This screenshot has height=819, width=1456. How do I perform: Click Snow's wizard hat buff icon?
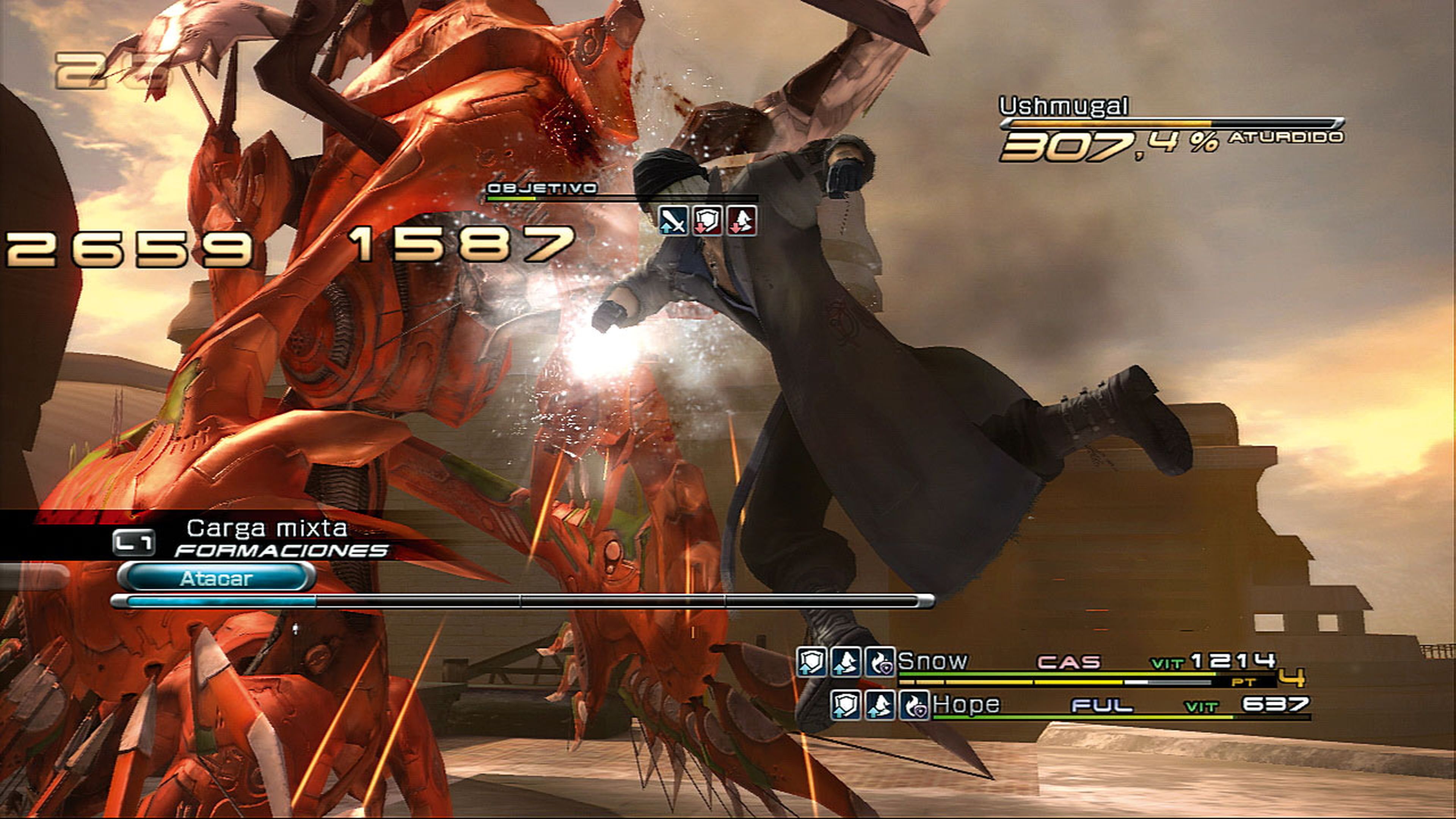846,662
